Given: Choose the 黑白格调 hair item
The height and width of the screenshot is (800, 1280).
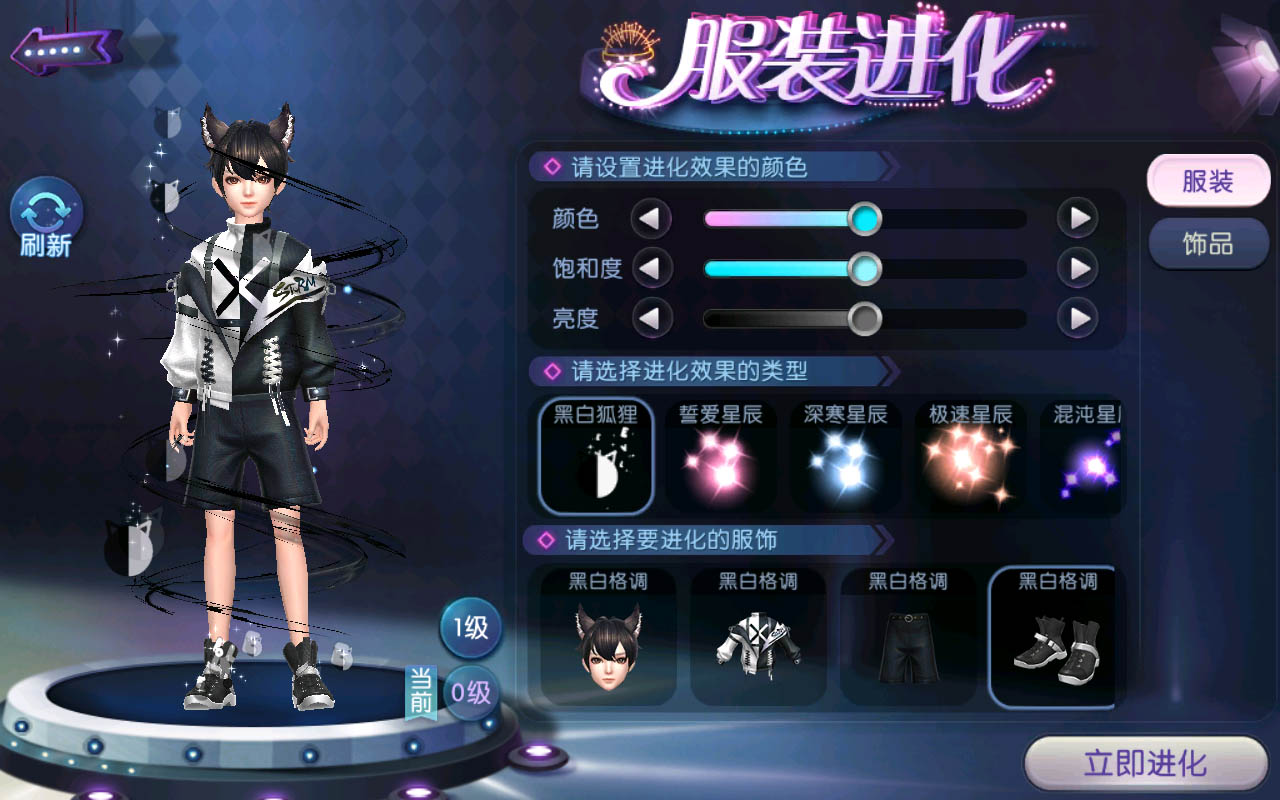Looking at the screenshot, I should [608, 636].
